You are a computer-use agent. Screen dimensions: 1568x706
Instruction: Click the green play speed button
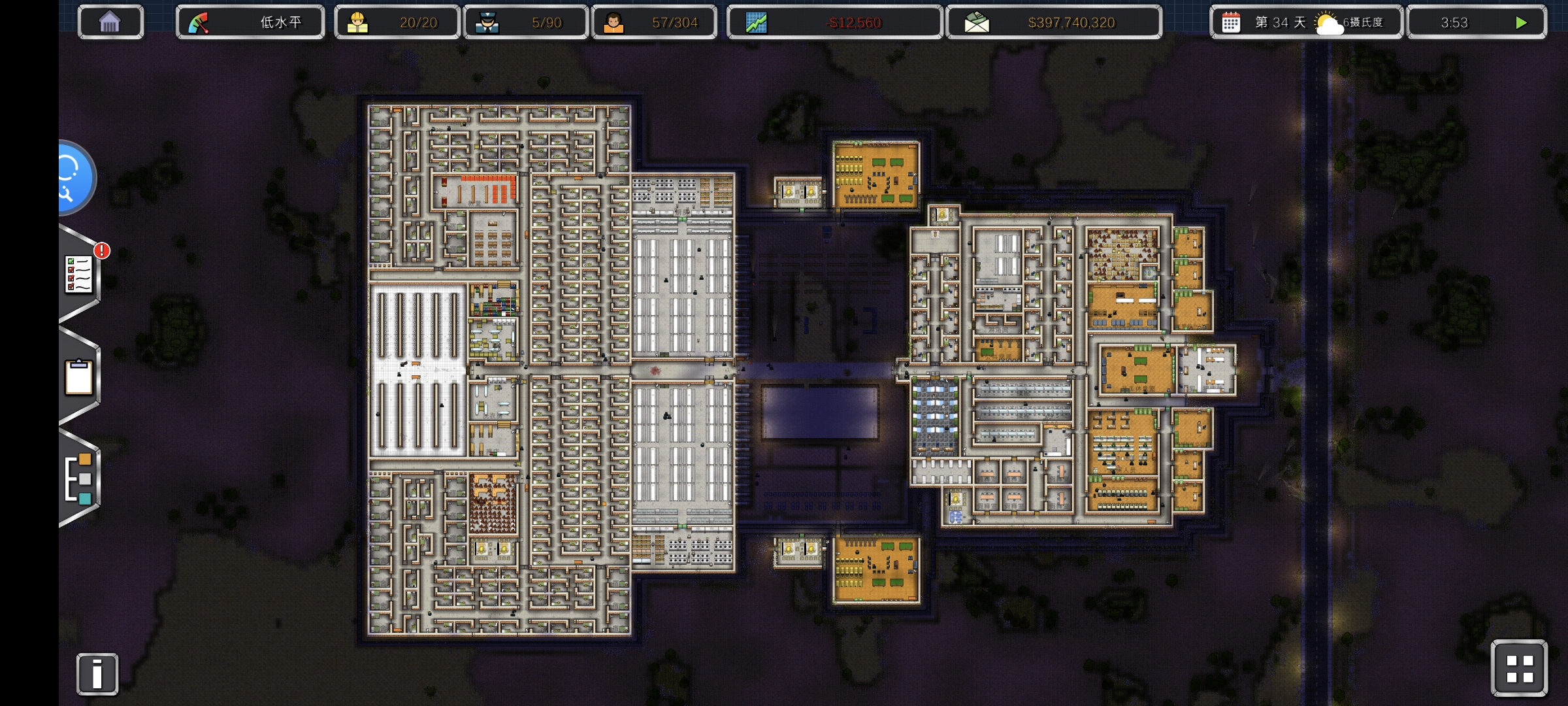coord(1521,23)
